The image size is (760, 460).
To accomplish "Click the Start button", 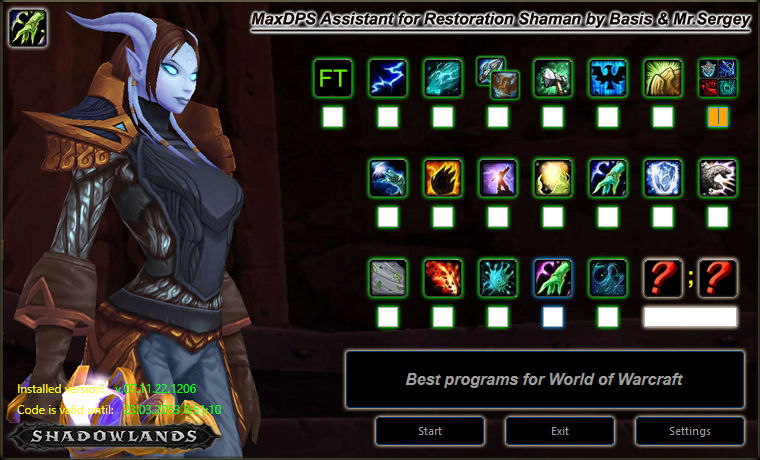I will [430, 431].
